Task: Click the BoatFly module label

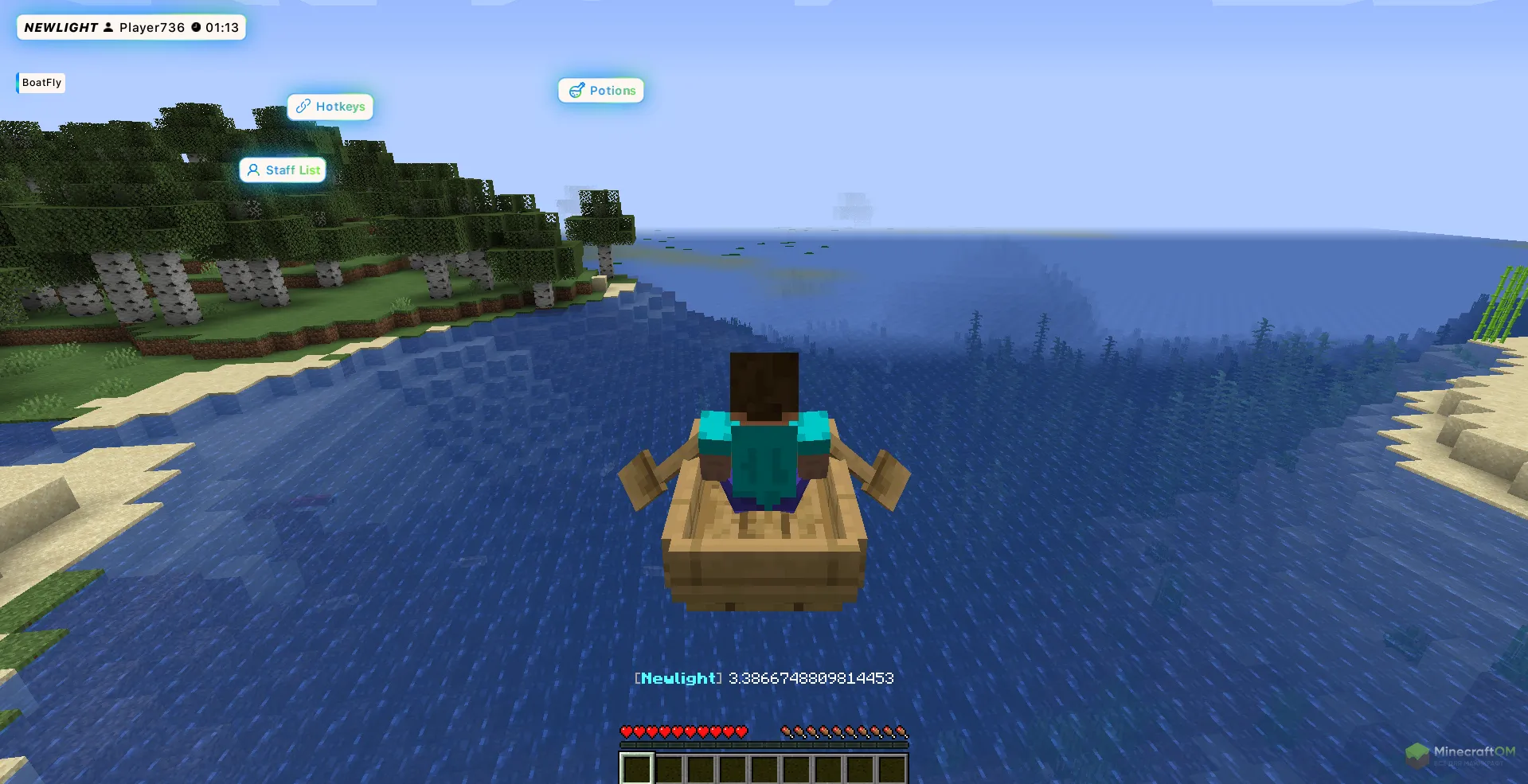Action: tap(41, 83)
